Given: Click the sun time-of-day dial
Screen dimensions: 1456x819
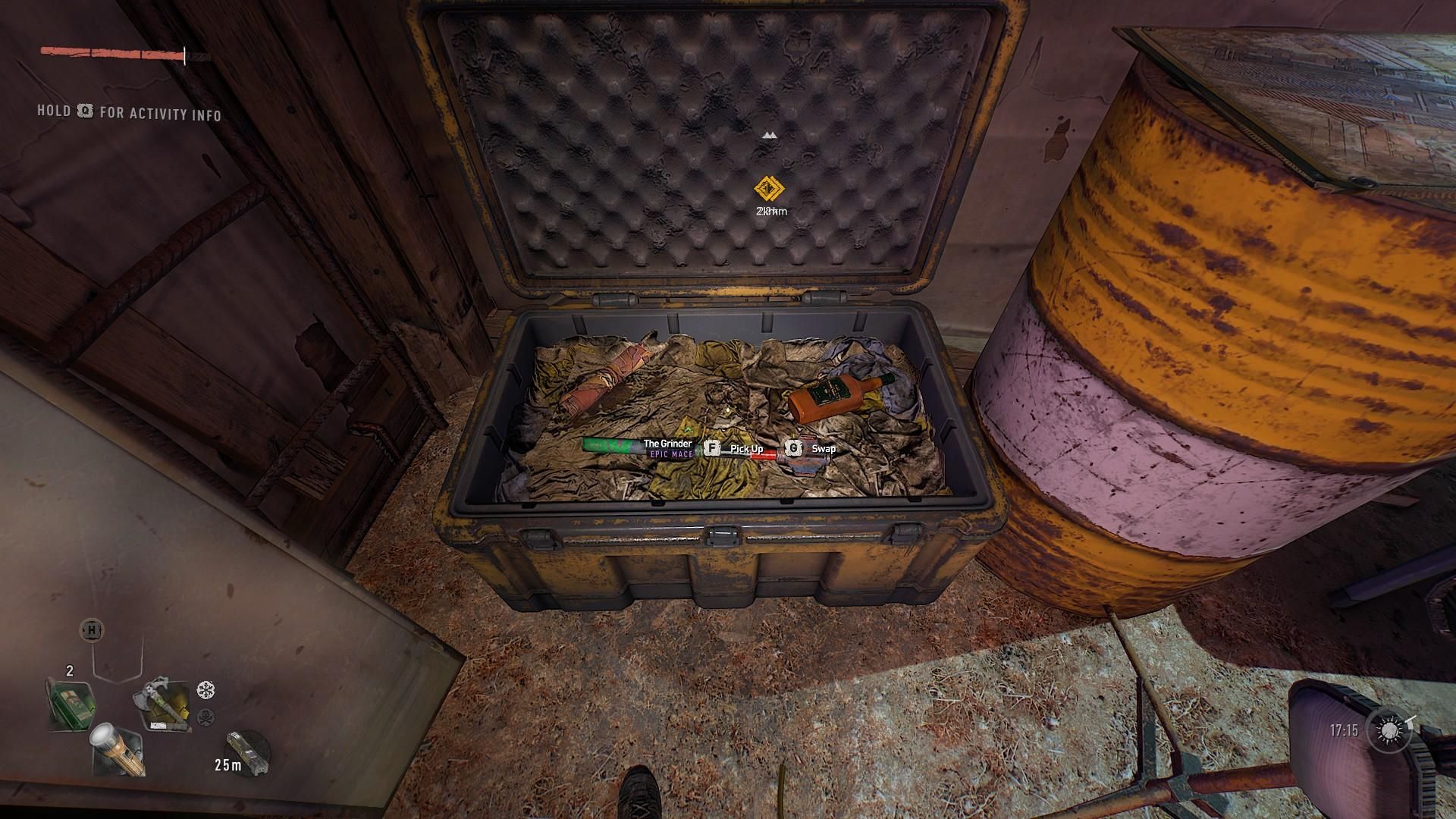Looking at the screenshot, I should coord(1390,730).
